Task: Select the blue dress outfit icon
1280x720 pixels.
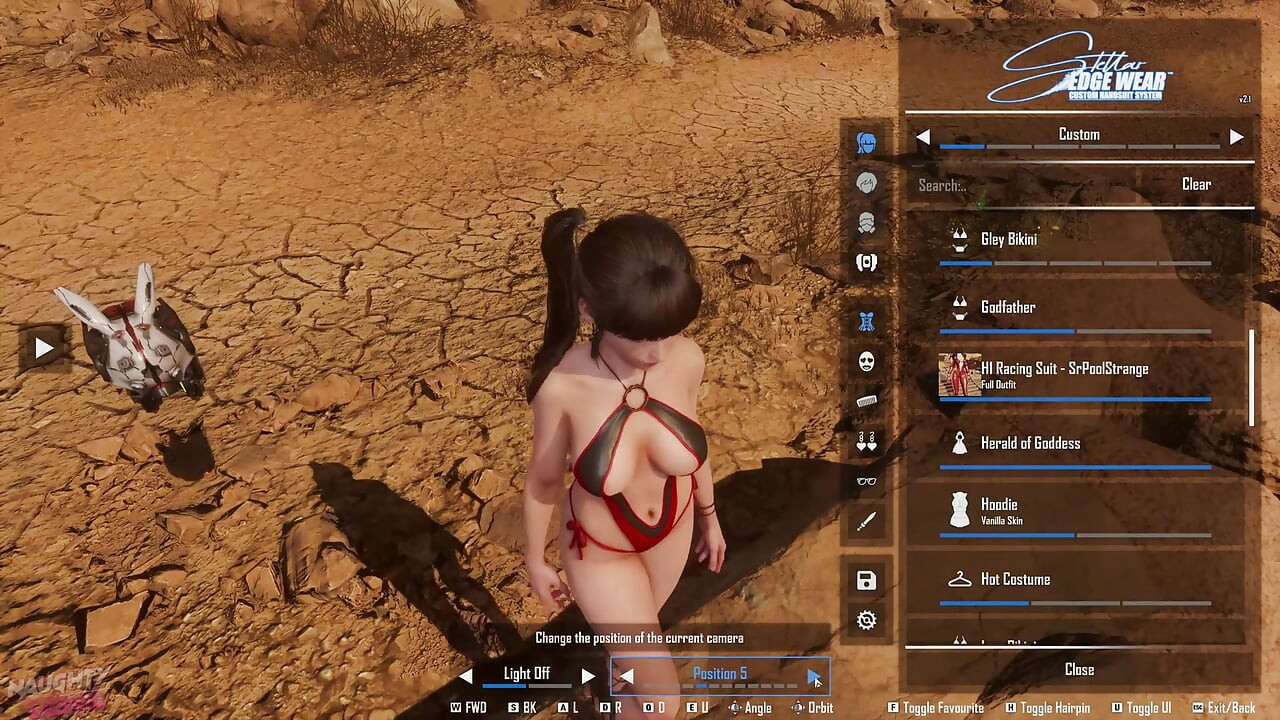Action: click(866, 322)
